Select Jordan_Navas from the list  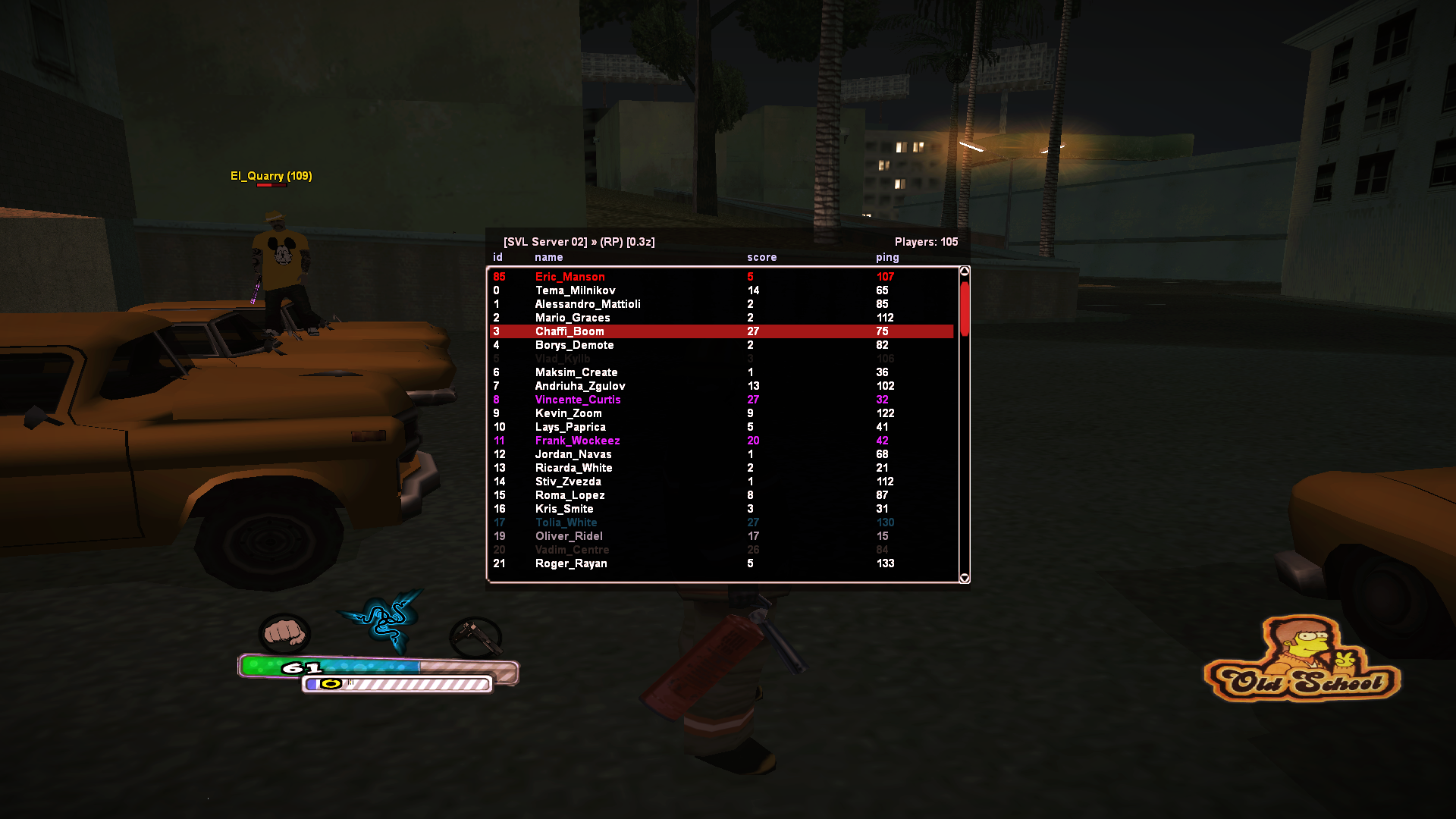(x=573, y=454)
